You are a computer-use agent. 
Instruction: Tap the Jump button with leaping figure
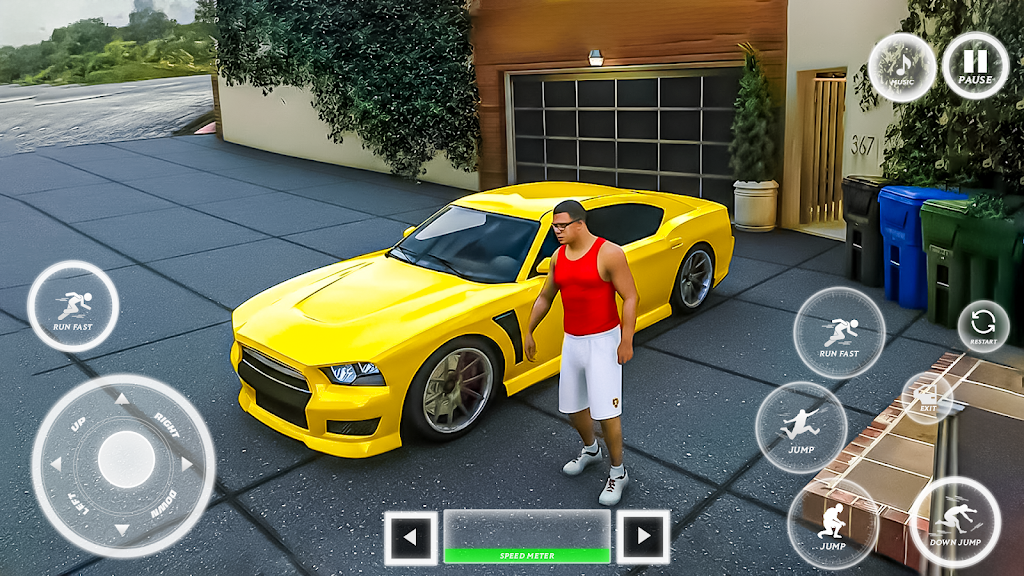pos(801,427)
